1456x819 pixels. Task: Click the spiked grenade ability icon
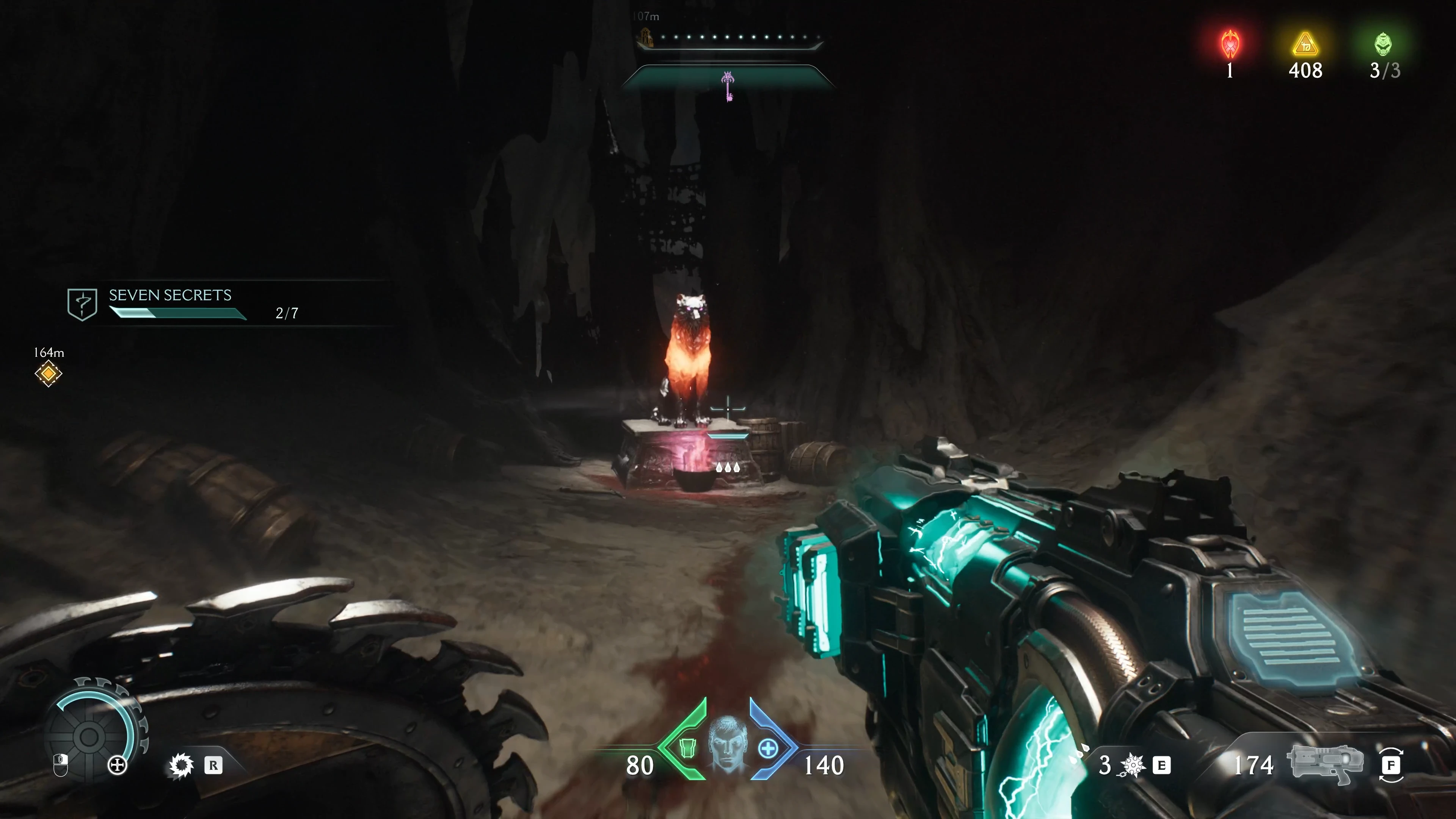tap(1133, 765)
